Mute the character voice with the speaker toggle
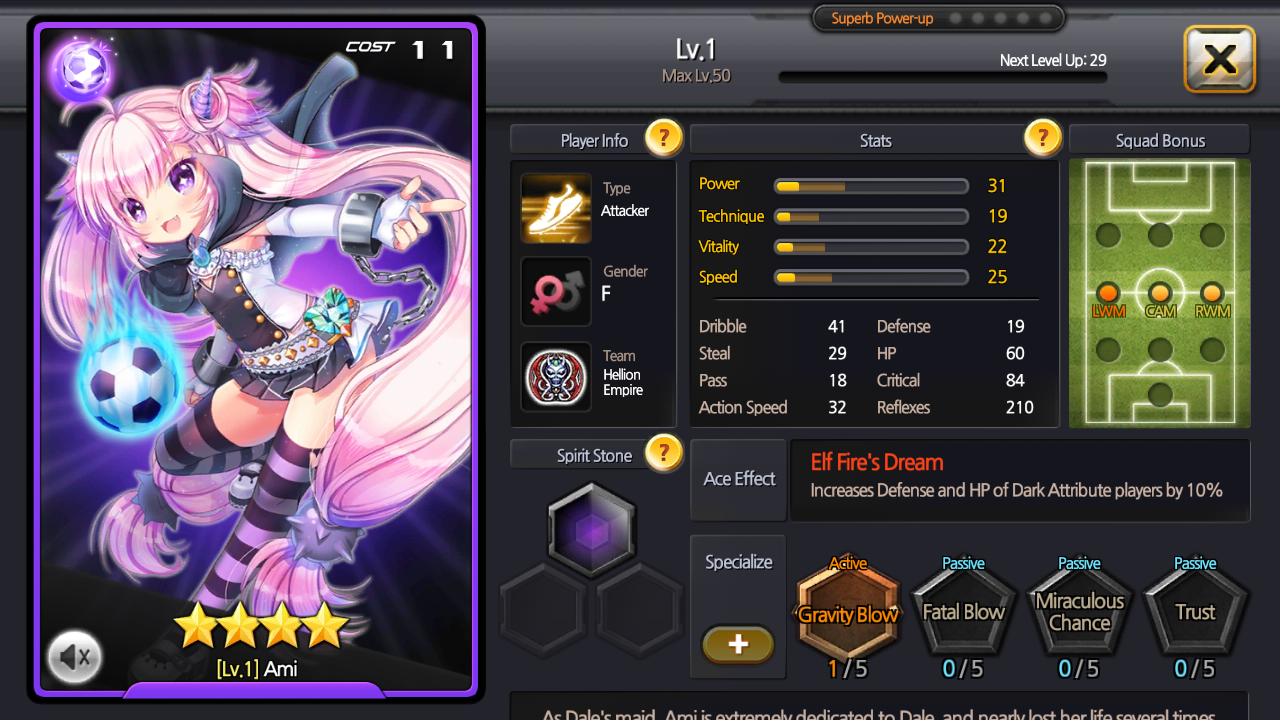The height and width of the screenshot is (720, 1280). click(74, 657)
